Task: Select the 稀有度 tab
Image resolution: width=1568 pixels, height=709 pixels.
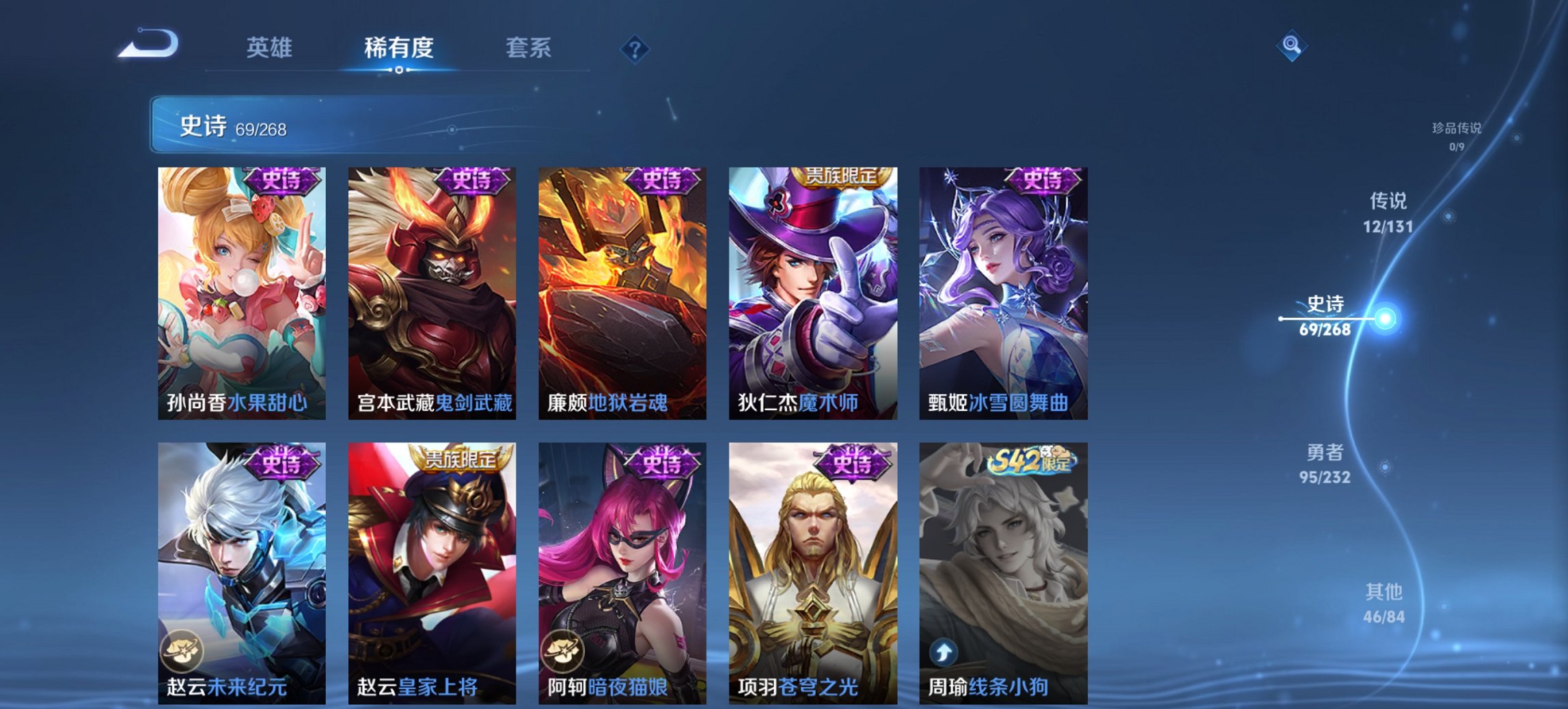Action: pyautogui.click(x=399, y=48)
